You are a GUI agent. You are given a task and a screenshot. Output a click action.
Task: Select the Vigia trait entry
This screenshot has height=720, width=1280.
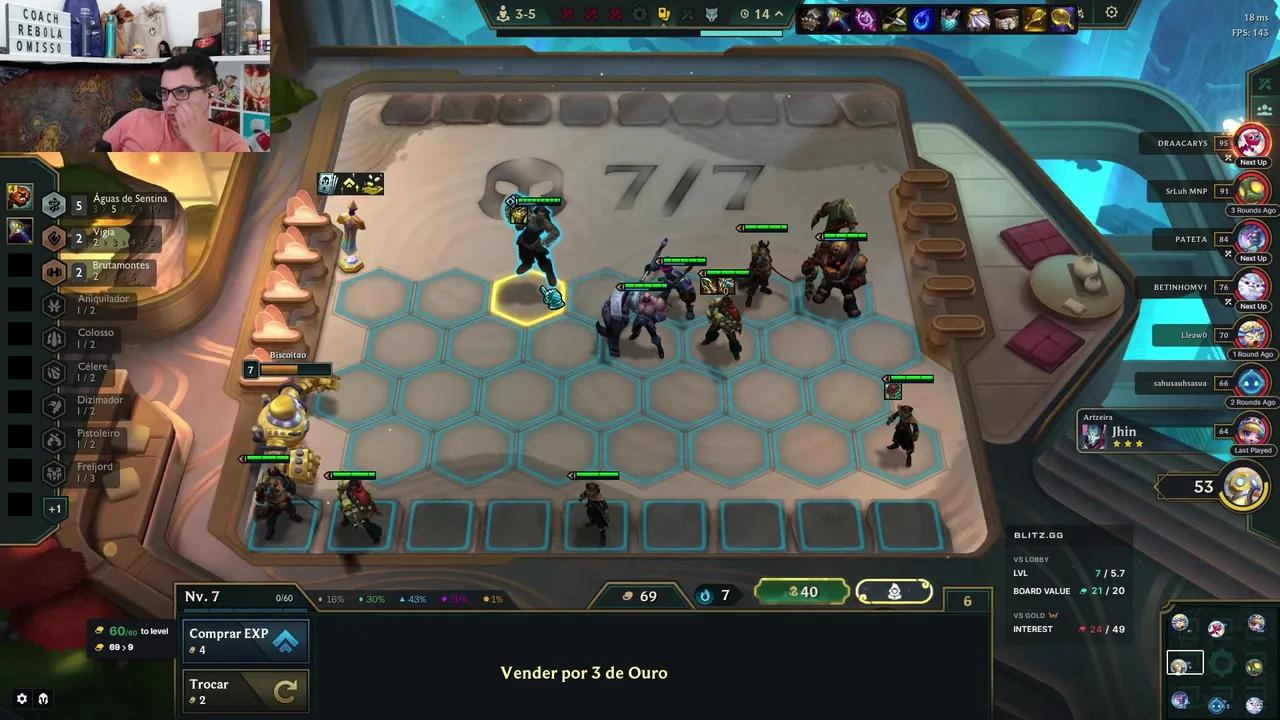pyautogui.click(x=100, y=238)
